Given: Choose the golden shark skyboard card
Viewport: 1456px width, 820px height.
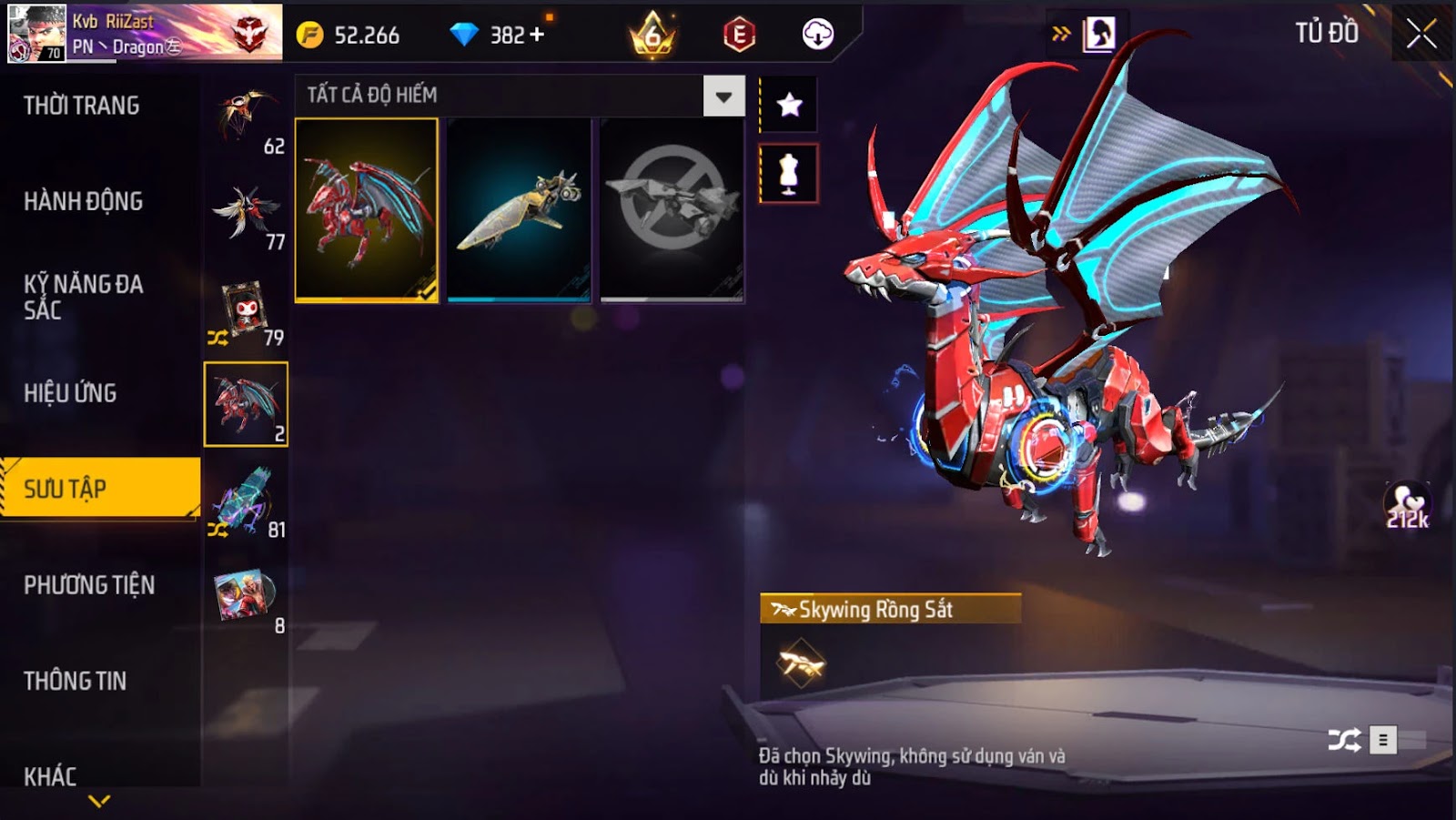Looking at the screenshot, I should click(x=519, y=209).
